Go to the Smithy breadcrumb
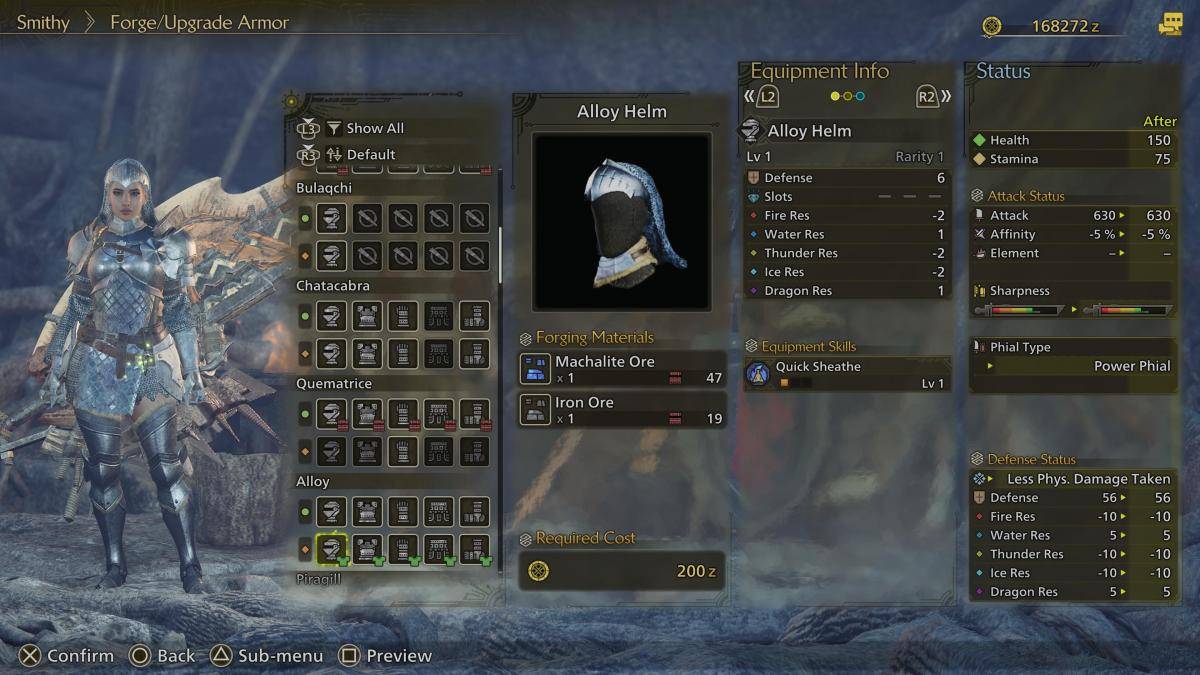Image resolution: width=1200 pixels, height=675 pixels. point(43,22)
